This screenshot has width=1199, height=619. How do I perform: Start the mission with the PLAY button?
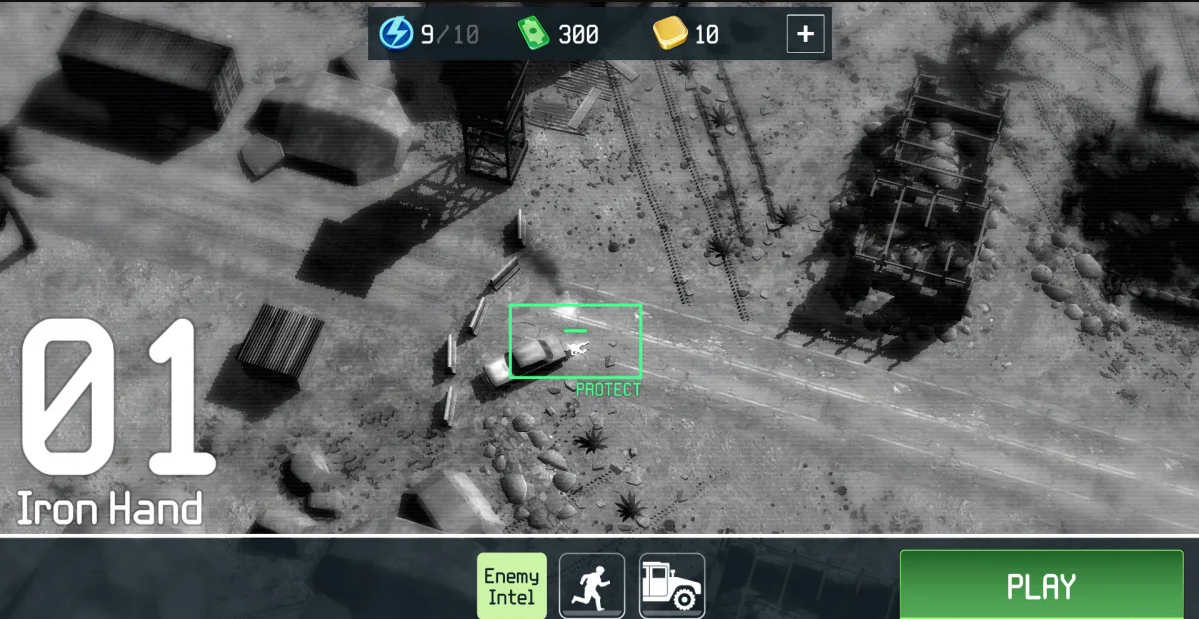click(1041, 585)
